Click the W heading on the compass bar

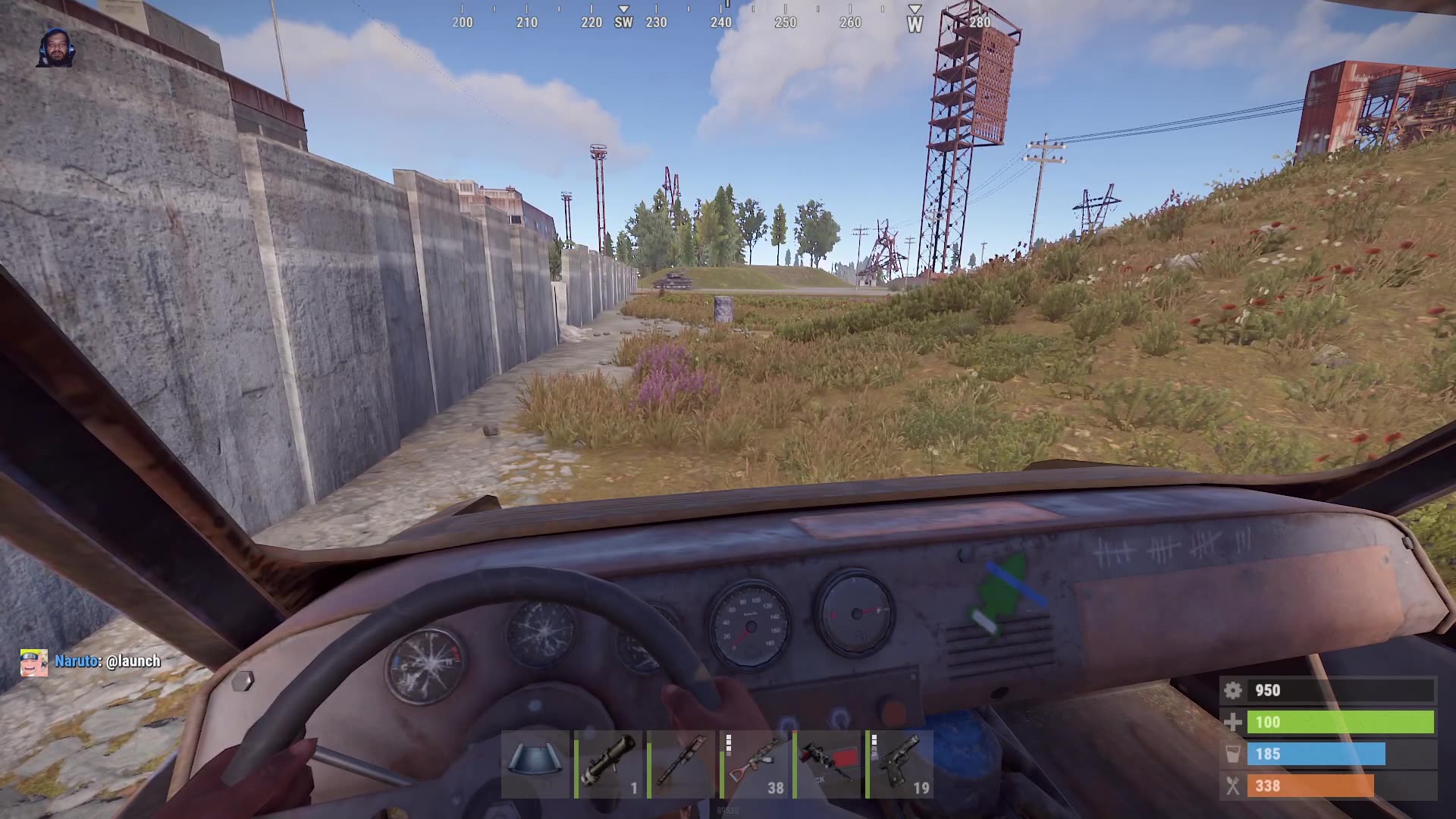point(915,24)
